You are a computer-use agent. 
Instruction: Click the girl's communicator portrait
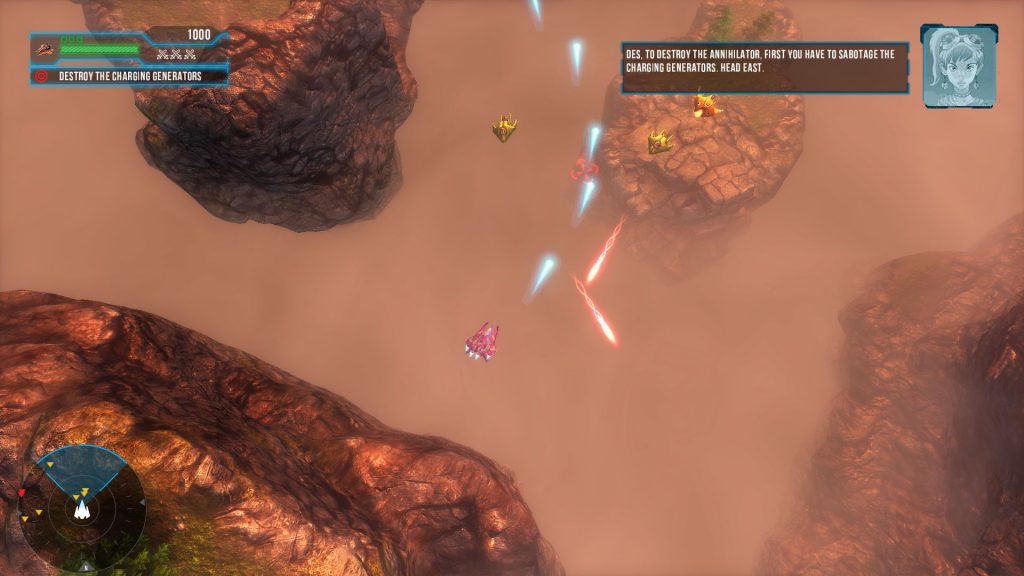coord(958,65)
